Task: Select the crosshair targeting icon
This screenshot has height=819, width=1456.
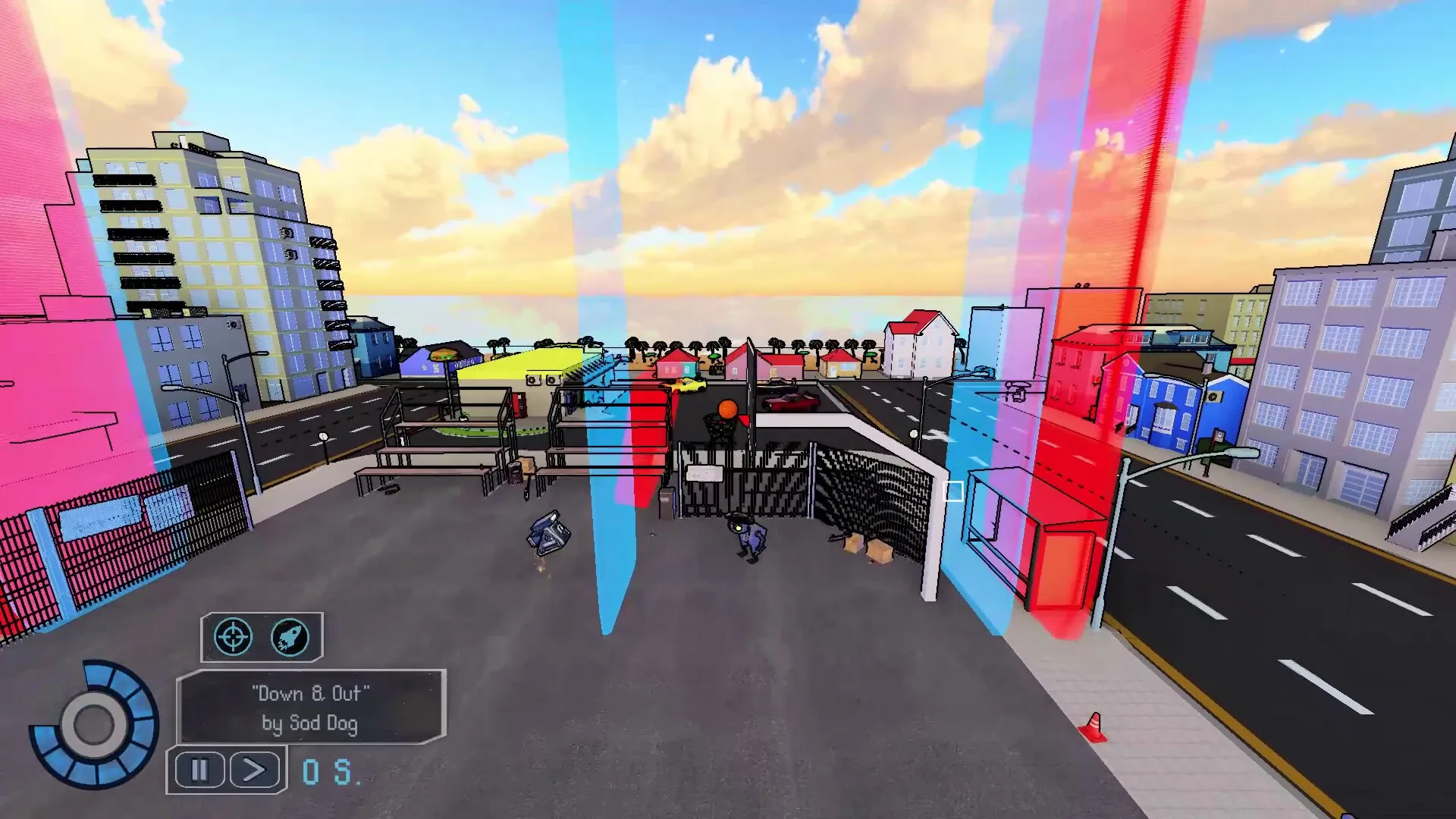Action: click(x=233, y=638)
